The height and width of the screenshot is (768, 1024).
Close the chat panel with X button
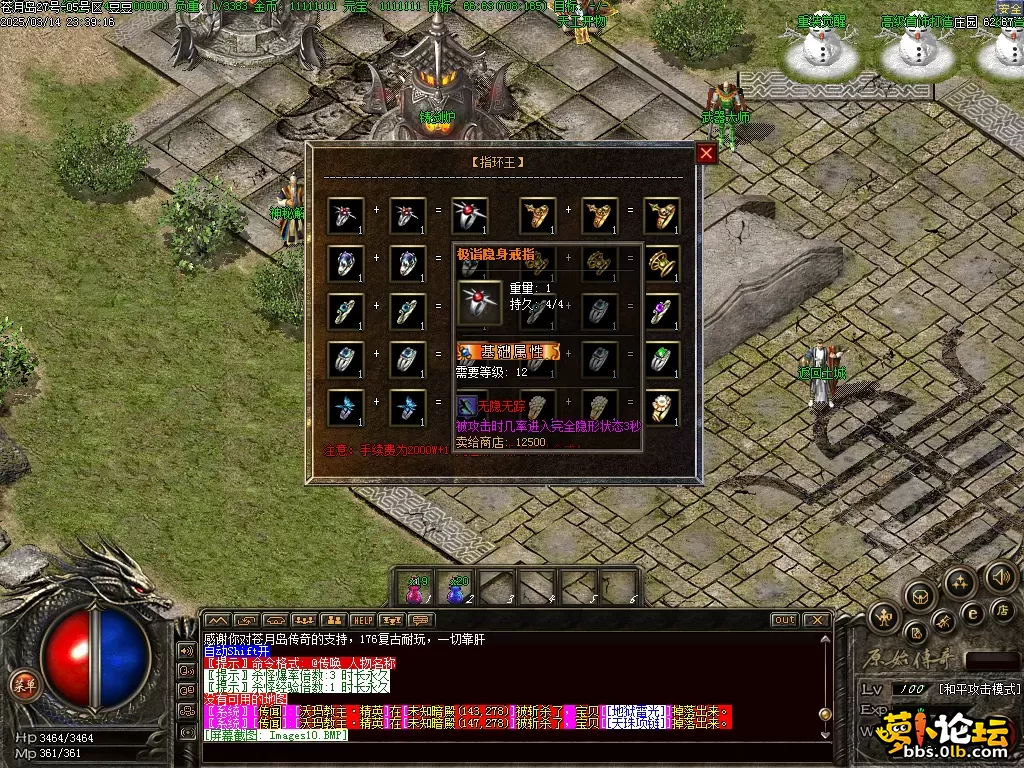(816, 620)
